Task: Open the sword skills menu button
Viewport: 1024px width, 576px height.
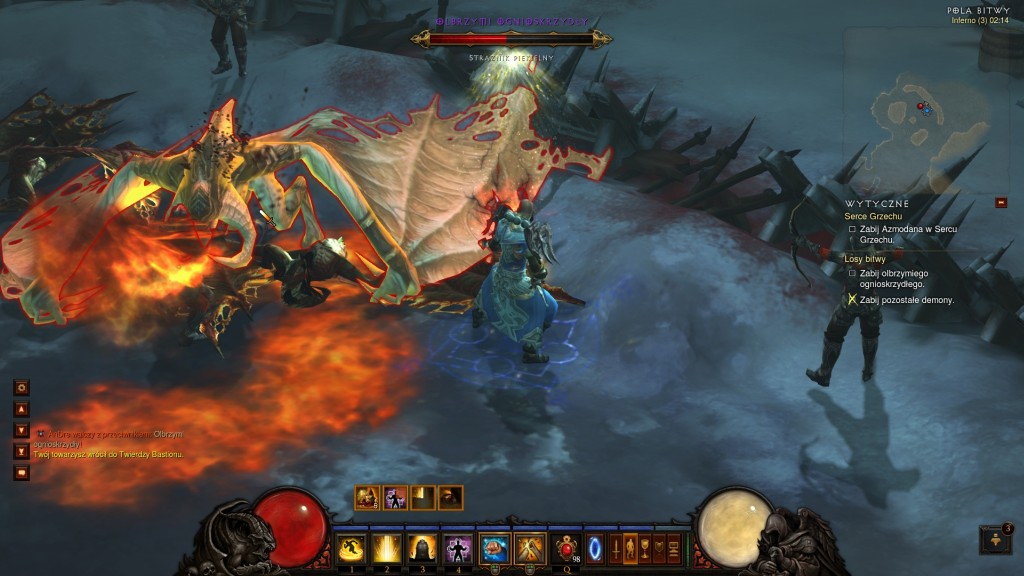Action: pyautogui.click(x=615, y=548)
